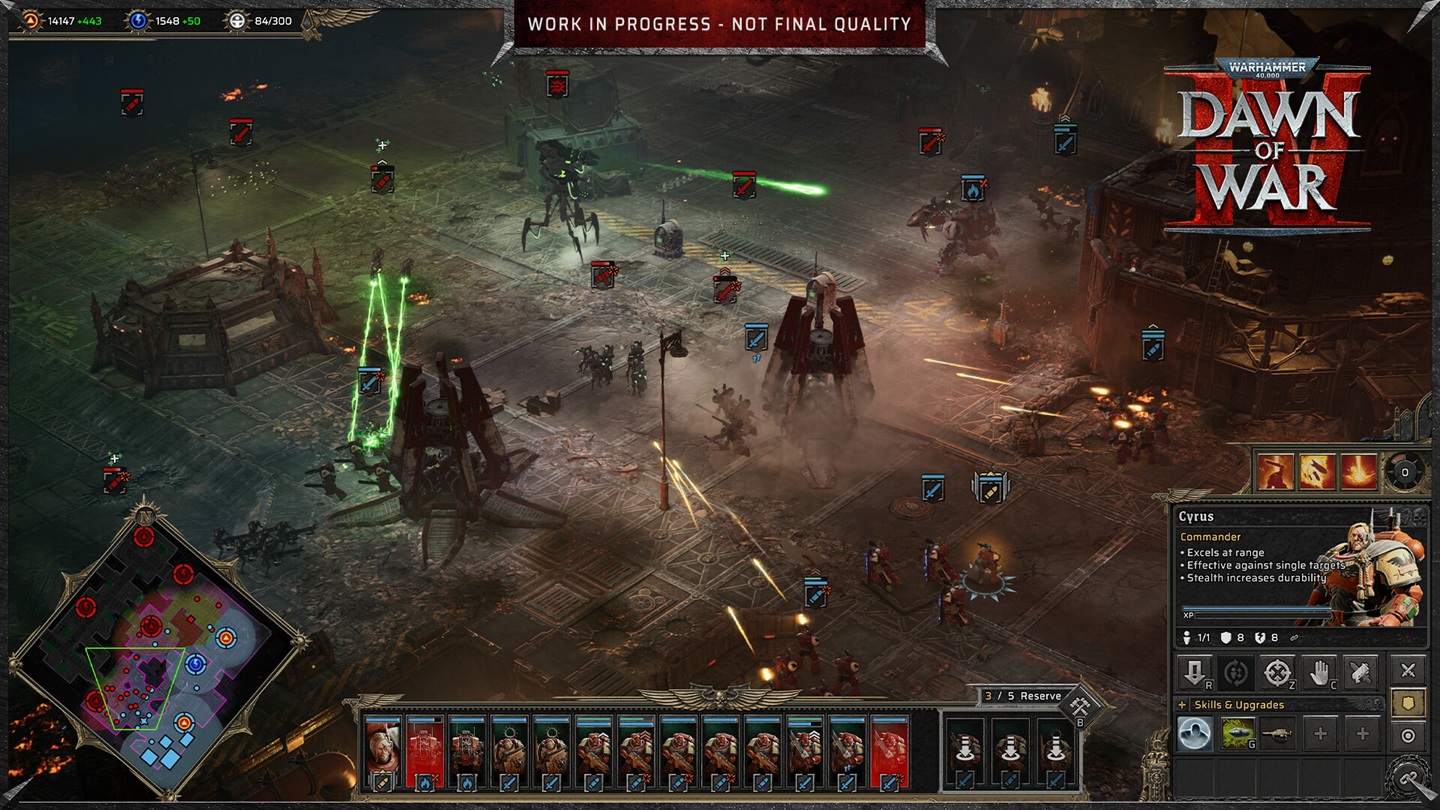Toggle the crossed-swords attack stance icon
Image resolution: width=1440 pixels, height=810 pixels.
coord(1409,670)
